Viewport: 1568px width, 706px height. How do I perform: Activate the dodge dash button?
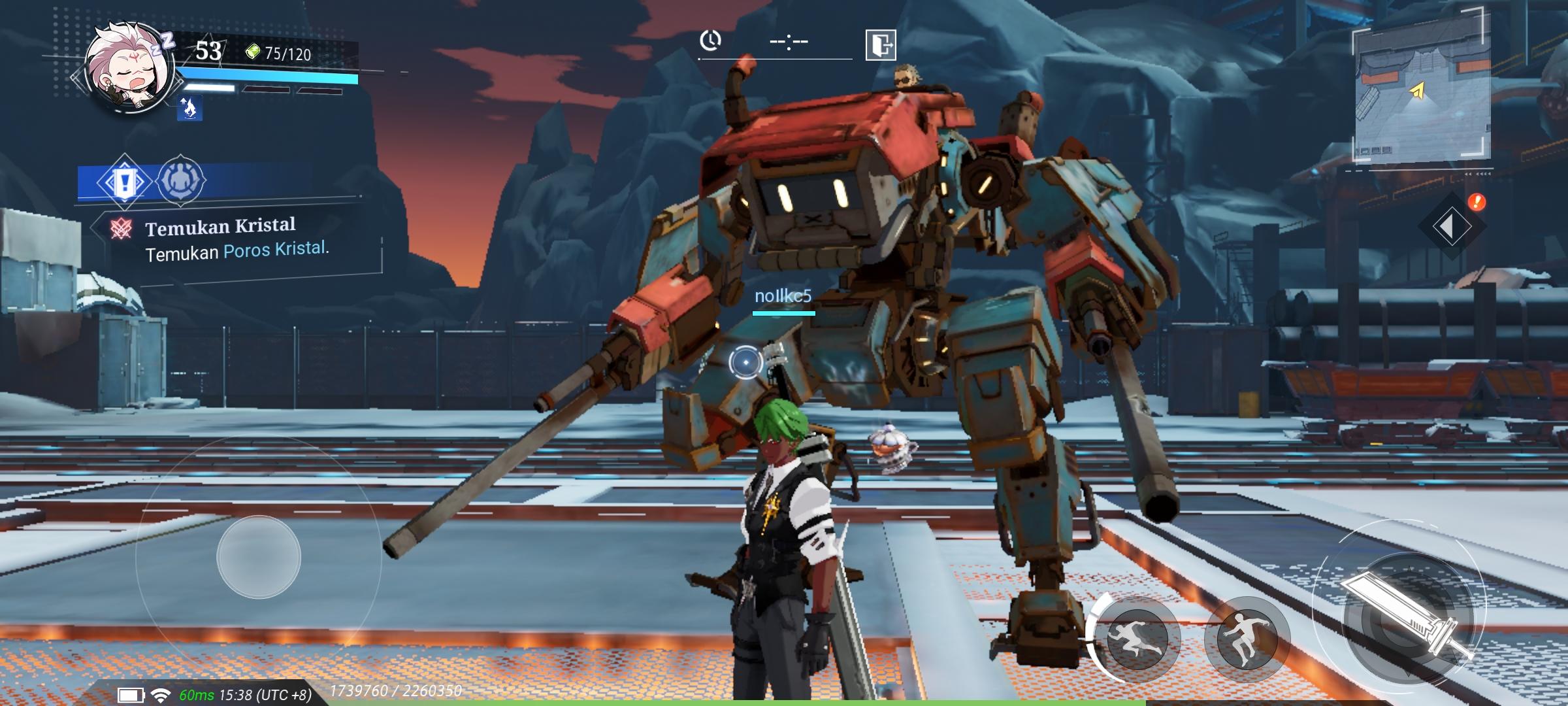click(1137, 637)
